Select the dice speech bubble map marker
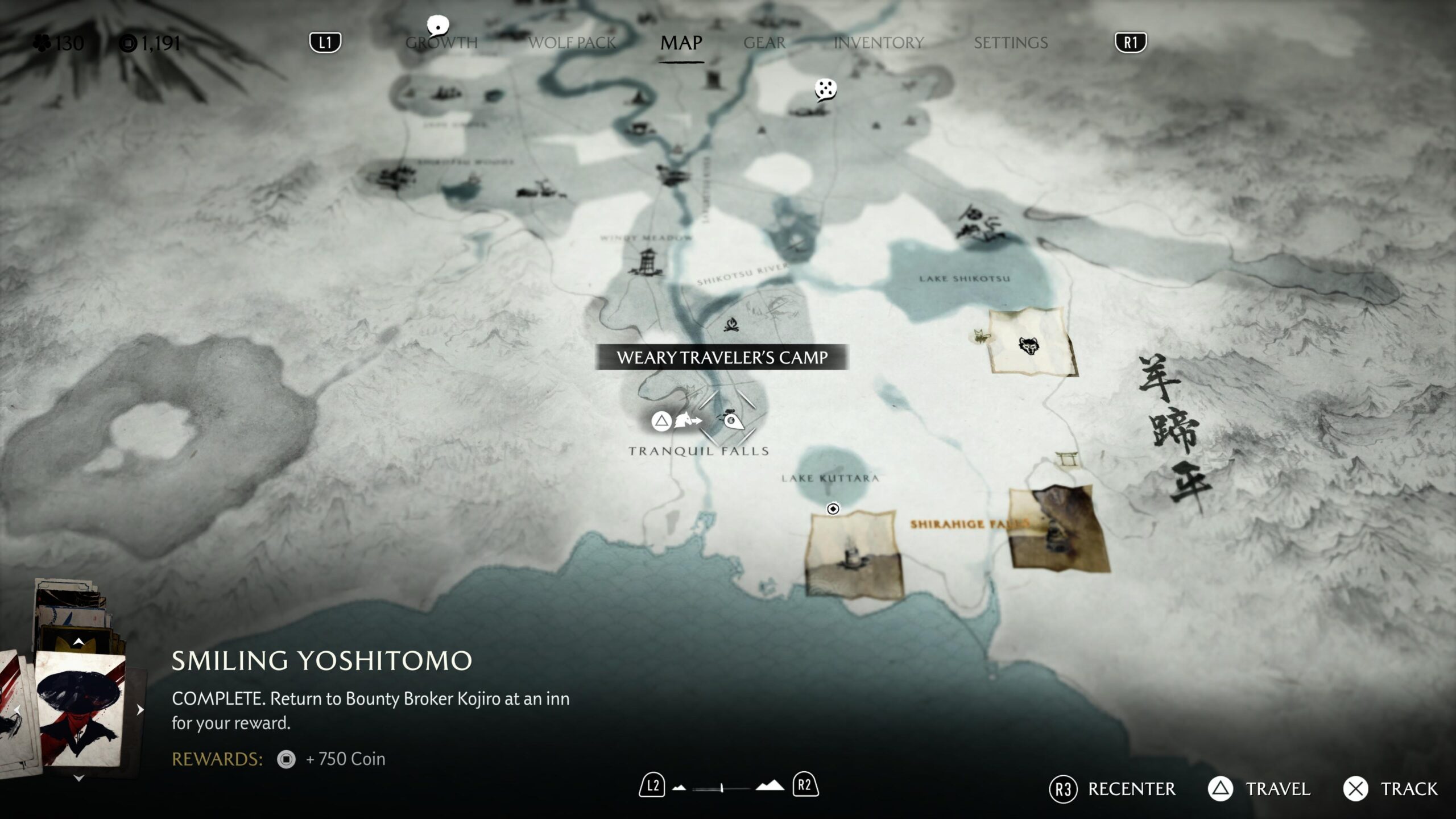The height and width of the screenshot is (819, 1456). click(x=825, y=90)
